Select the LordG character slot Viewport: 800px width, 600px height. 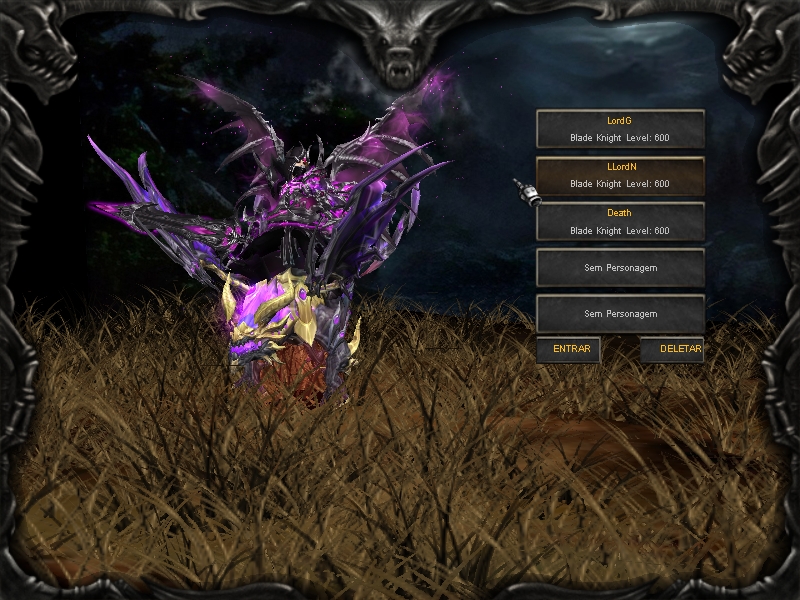pos(620,129)
